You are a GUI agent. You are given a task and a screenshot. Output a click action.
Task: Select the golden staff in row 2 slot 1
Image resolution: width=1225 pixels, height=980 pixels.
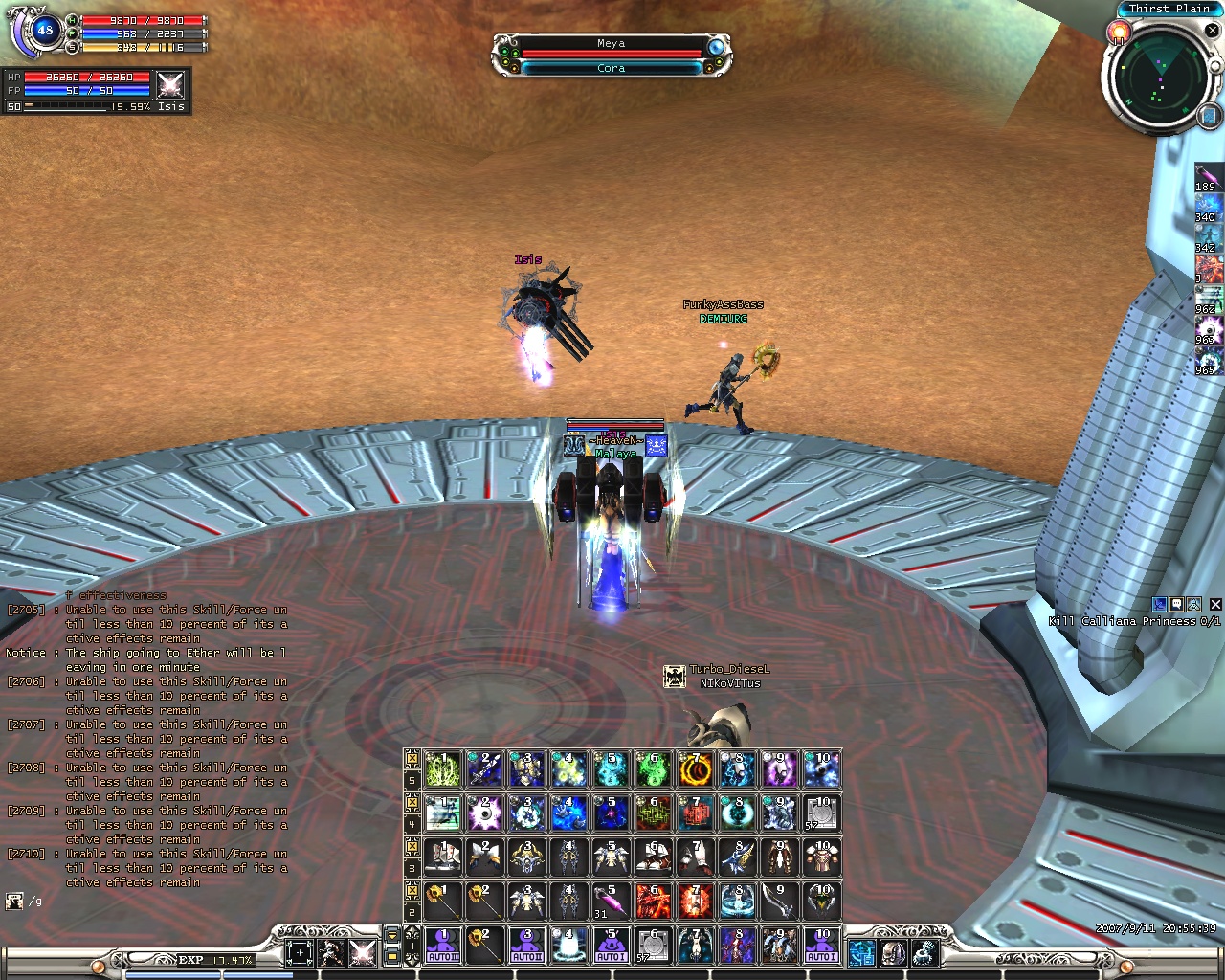click(x=443, y=902)
